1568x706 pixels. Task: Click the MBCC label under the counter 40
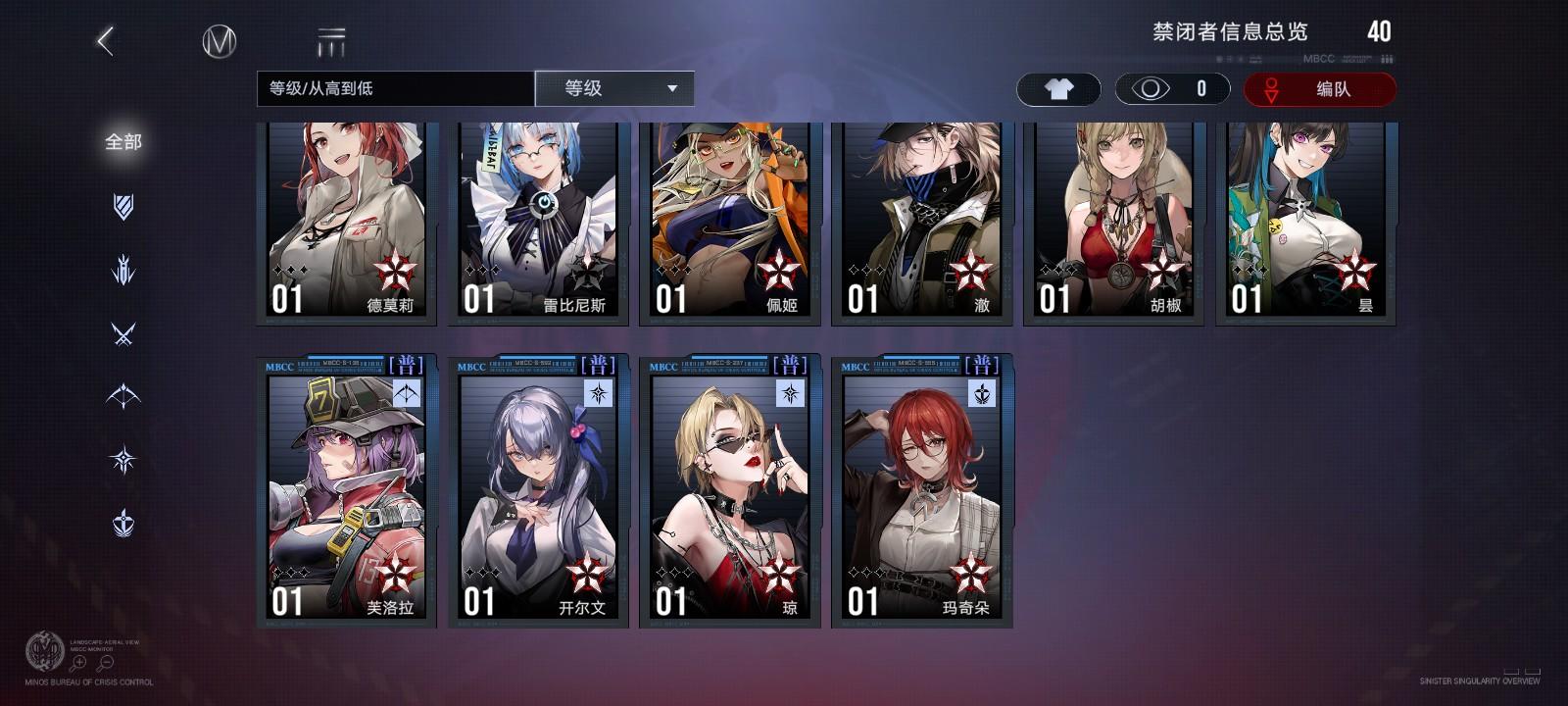pyautogui.click(x=1319, y=58)
